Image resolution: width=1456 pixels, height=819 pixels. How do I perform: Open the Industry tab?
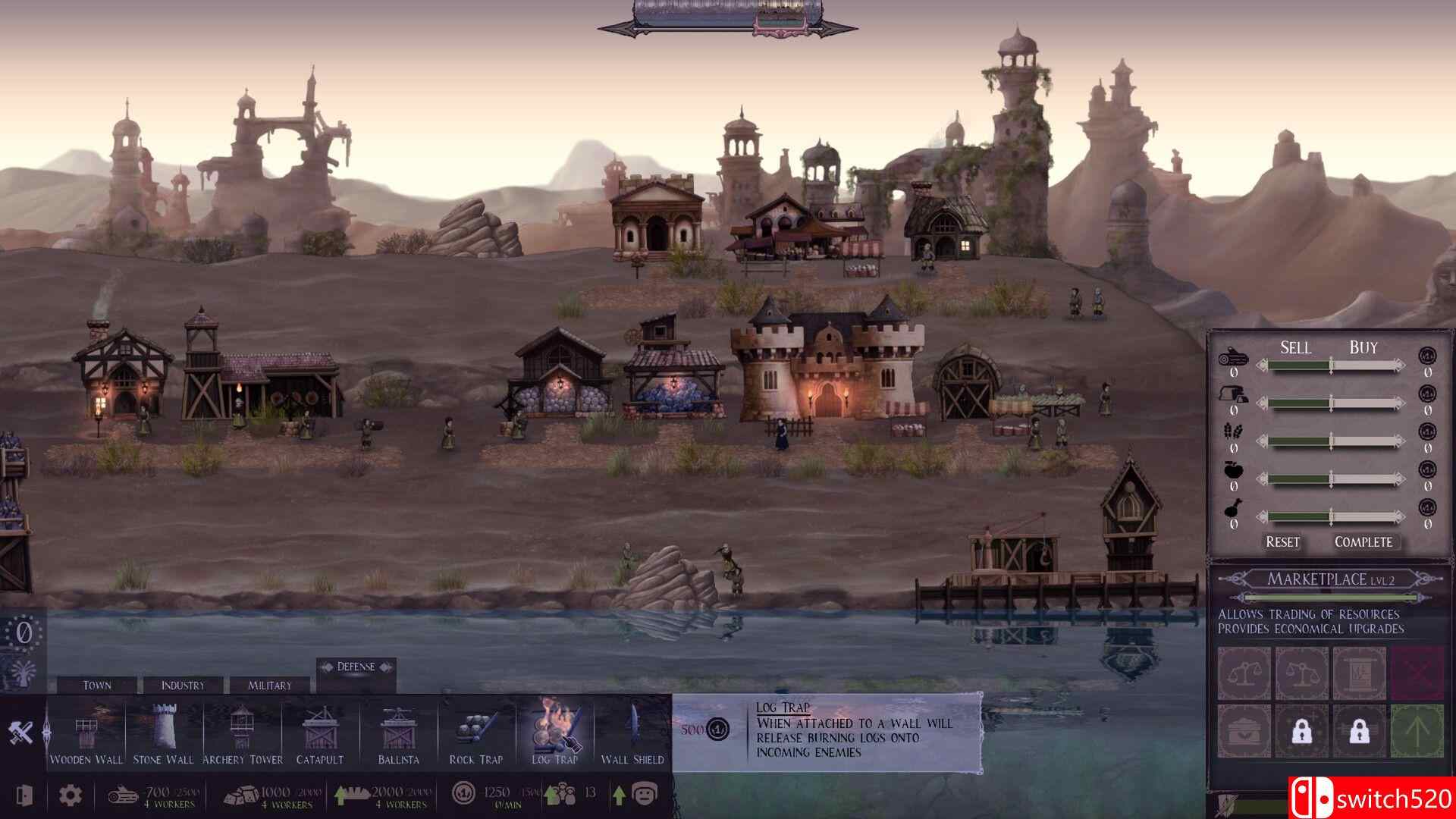182,685
